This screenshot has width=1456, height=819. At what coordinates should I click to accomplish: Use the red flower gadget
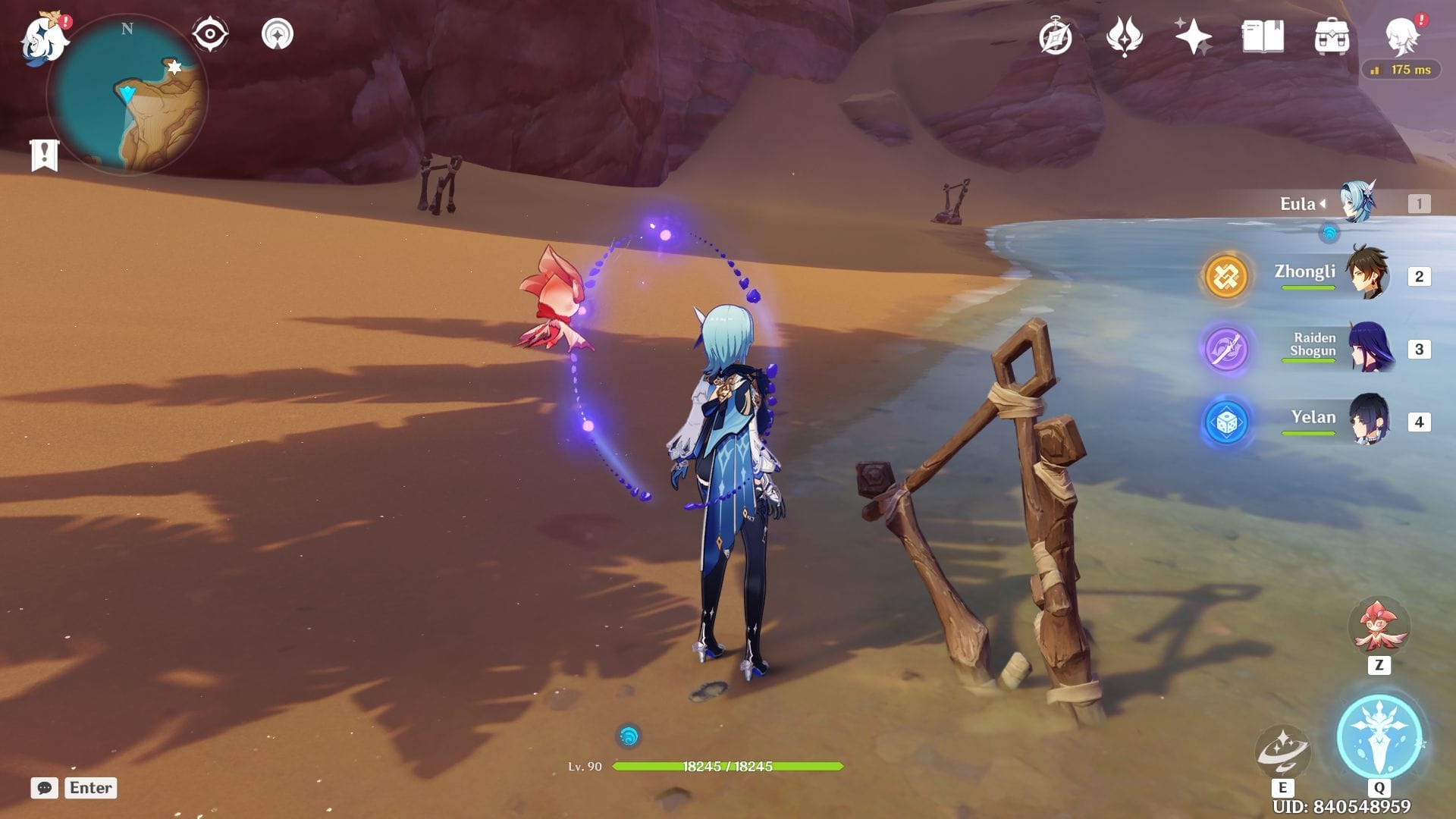[x=1379, y=627]
